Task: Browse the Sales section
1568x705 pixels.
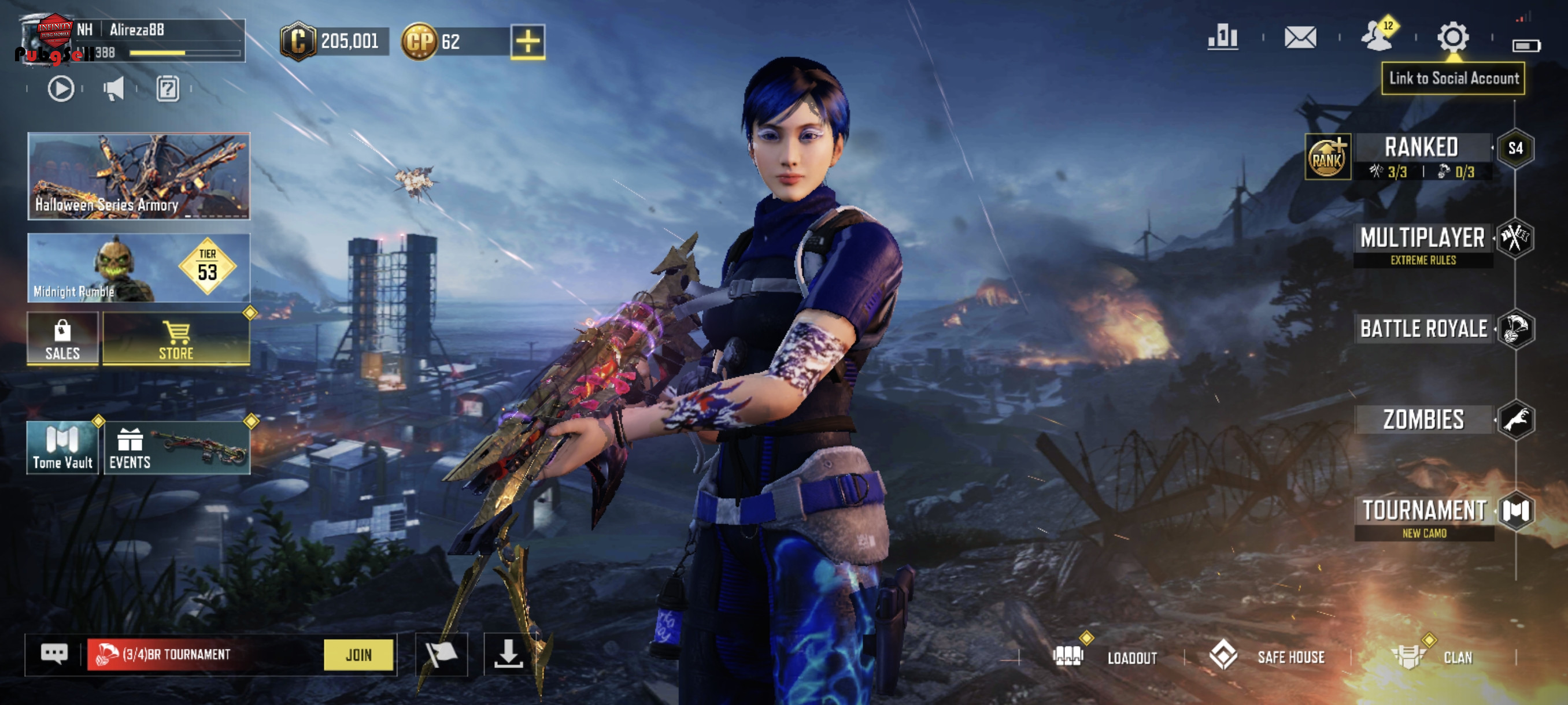Action: pyautogui.click(x=62, y=339)
